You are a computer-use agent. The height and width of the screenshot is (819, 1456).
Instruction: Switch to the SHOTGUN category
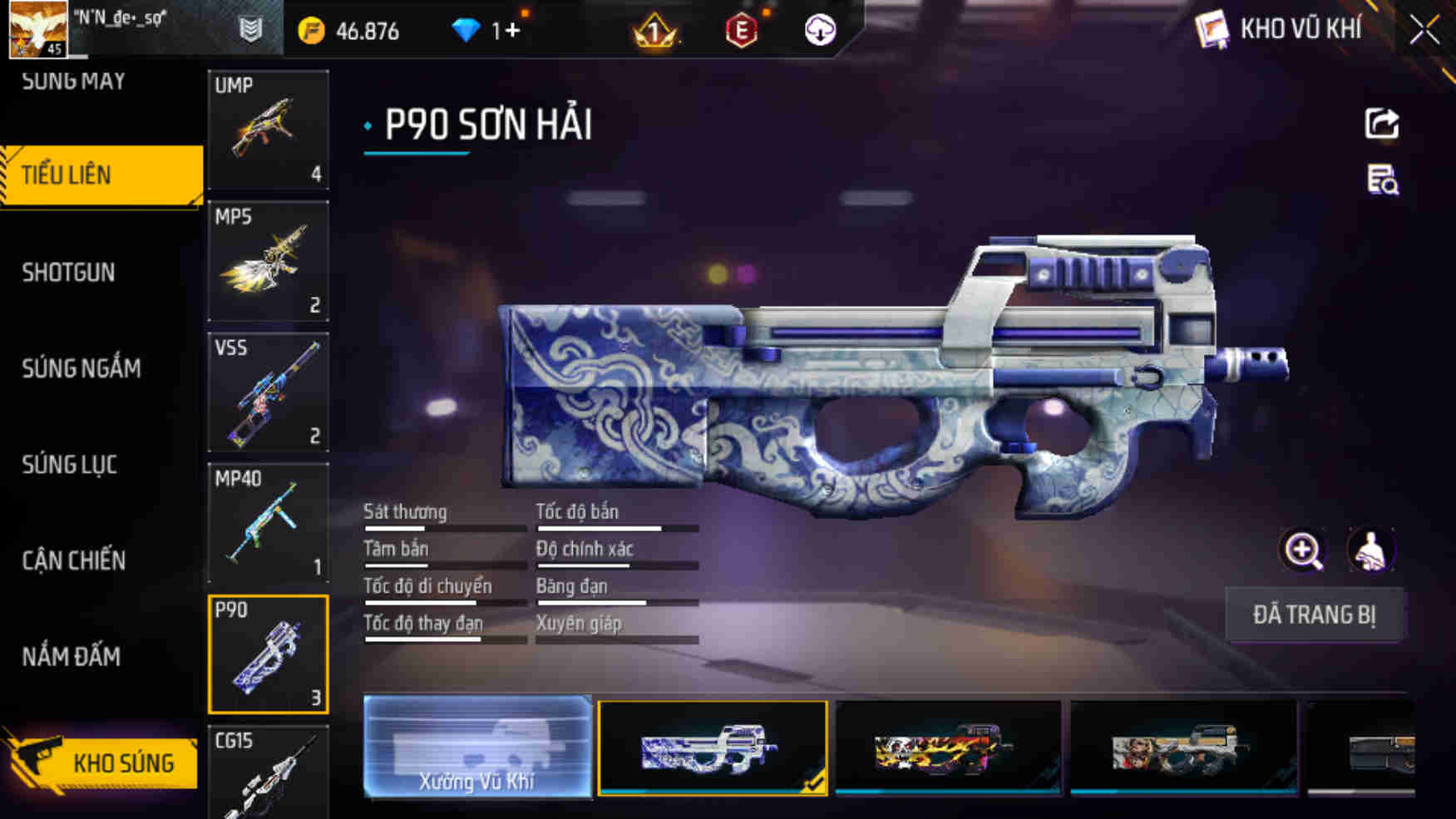(70, 273)
